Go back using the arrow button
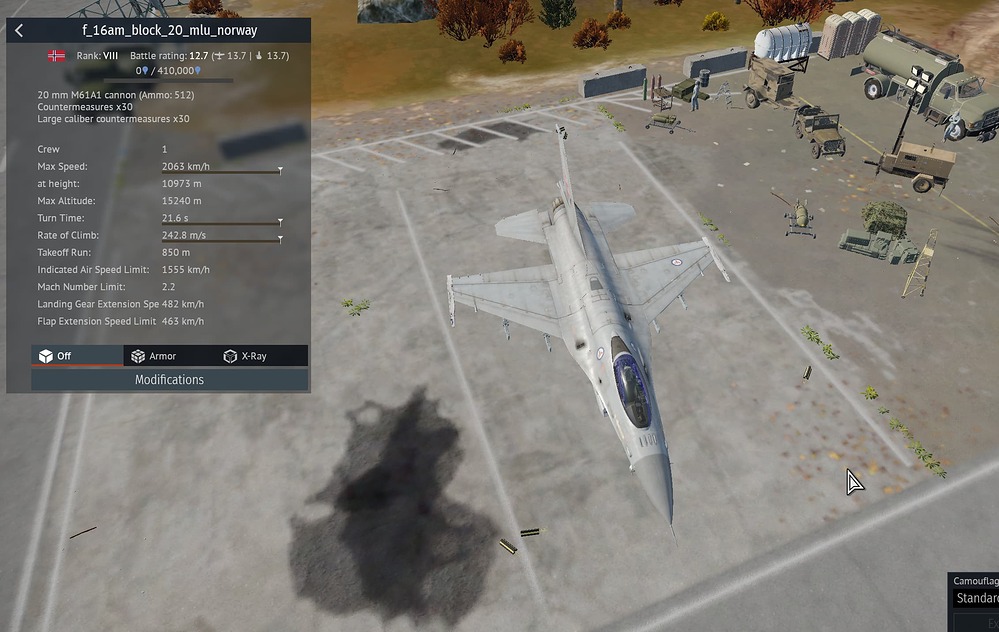The height and width of the screenshot is (632, 999). (19, 31)
